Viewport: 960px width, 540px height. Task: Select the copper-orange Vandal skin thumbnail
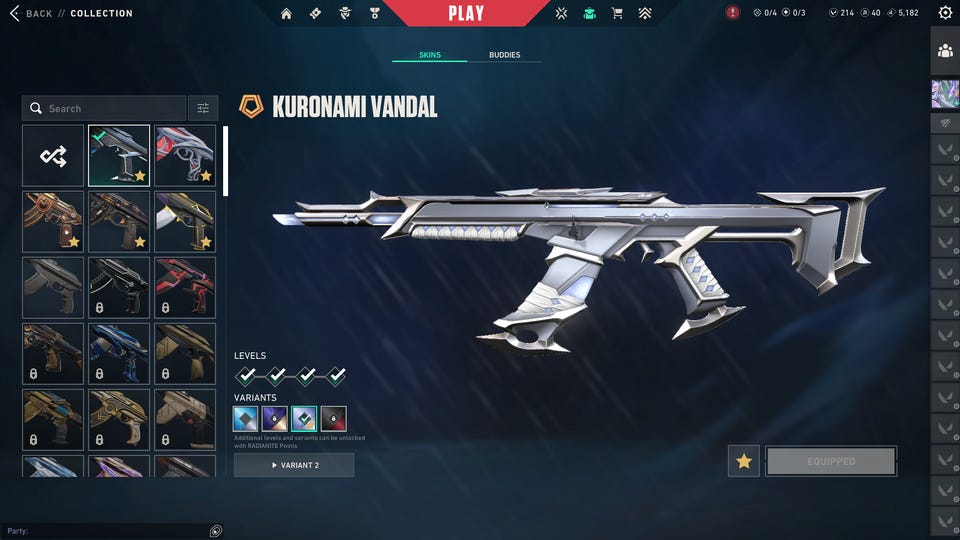coord(53,221)
